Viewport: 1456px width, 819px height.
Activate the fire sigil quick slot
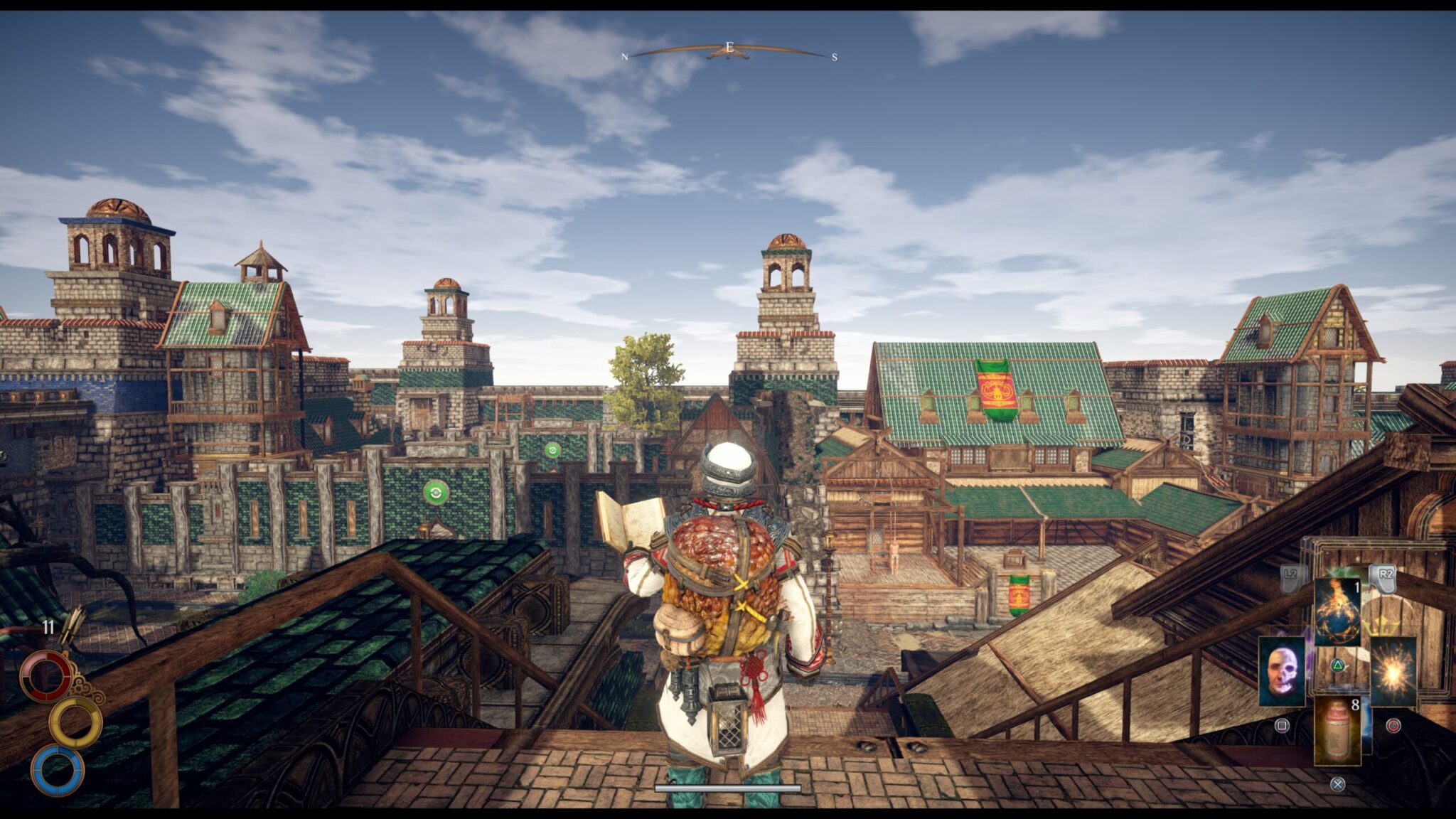pos(1337,611)
